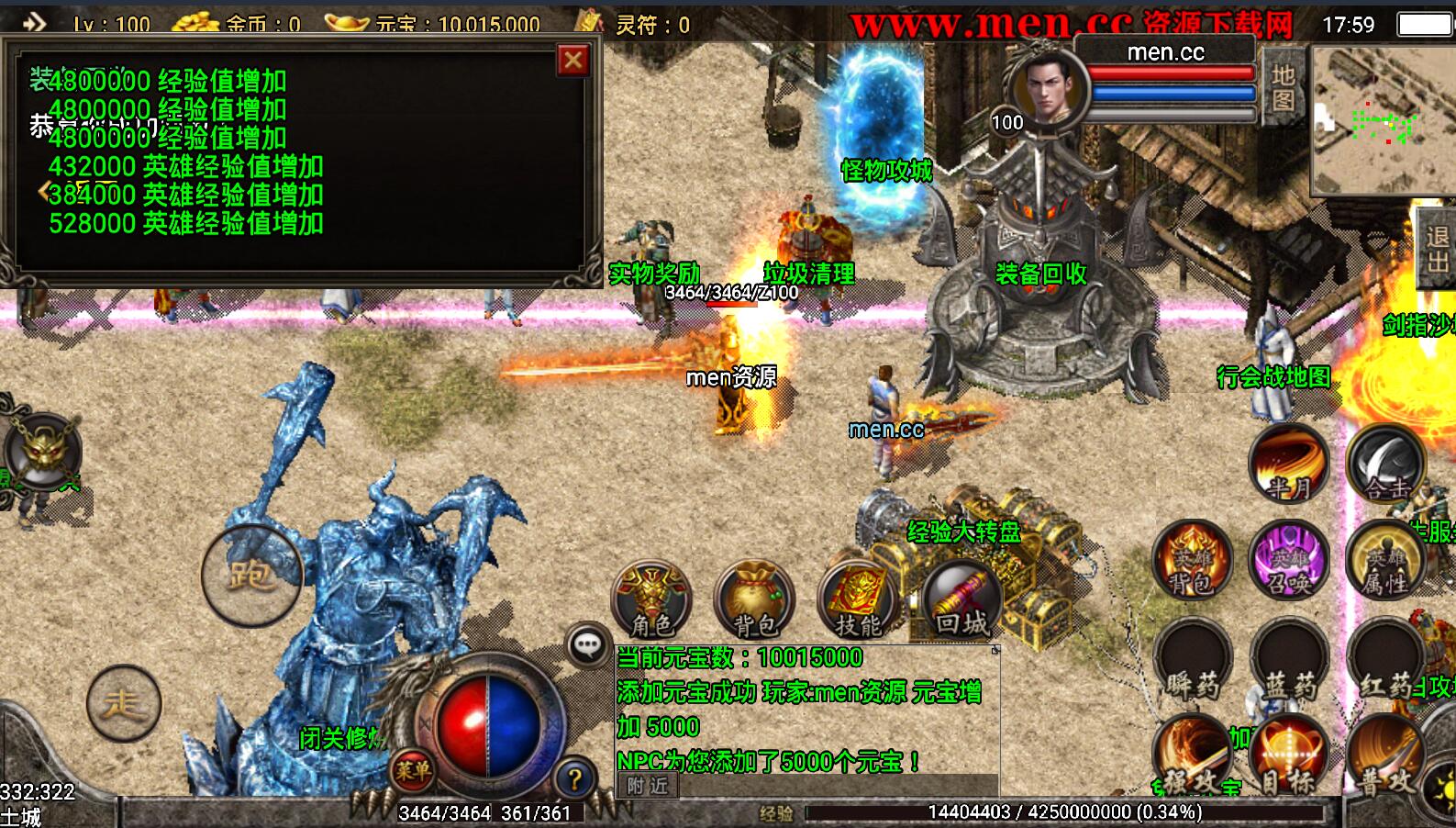1456x828 pixels.
Task: Use the 回城 return scroll
Action: tap(961, 599)
